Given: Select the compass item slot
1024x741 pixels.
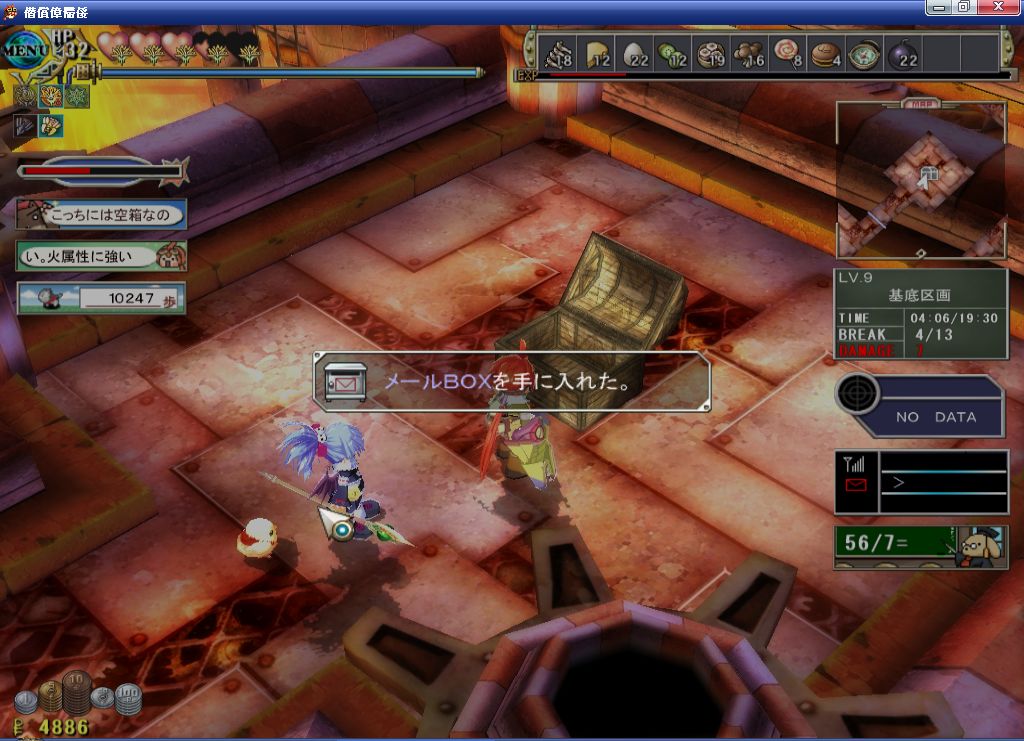Looking at the screenshot, I should pyautogui.click(x=863, y=54).
